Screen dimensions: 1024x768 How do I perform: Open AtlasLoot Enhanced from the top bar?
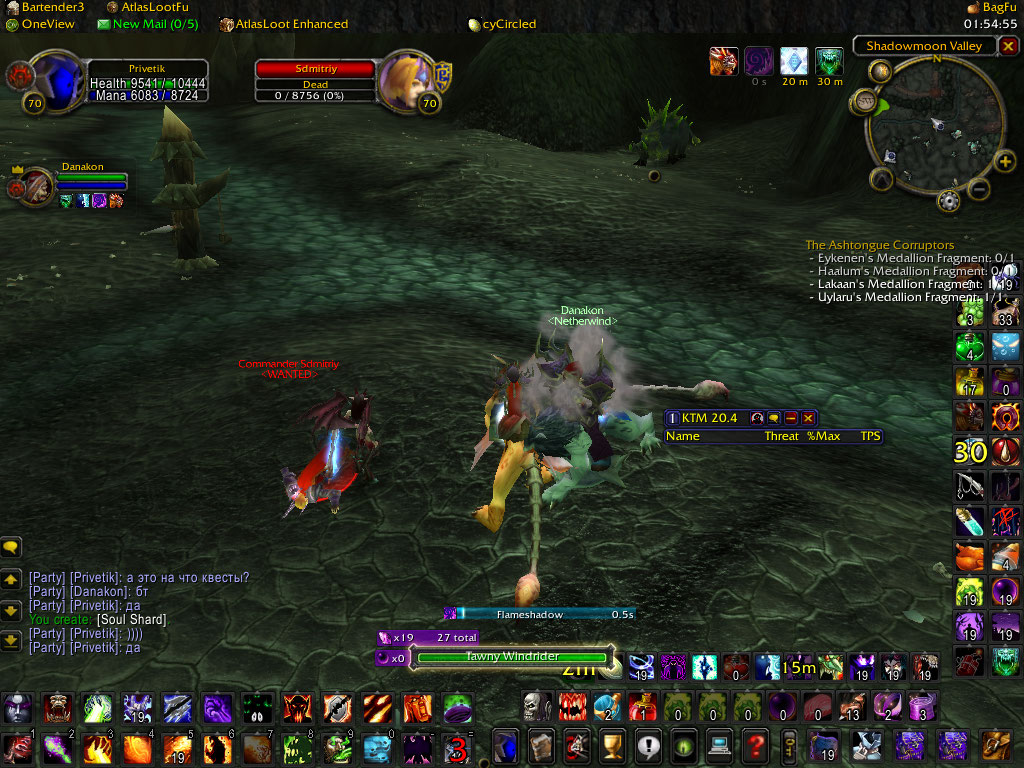pos(284,24)
